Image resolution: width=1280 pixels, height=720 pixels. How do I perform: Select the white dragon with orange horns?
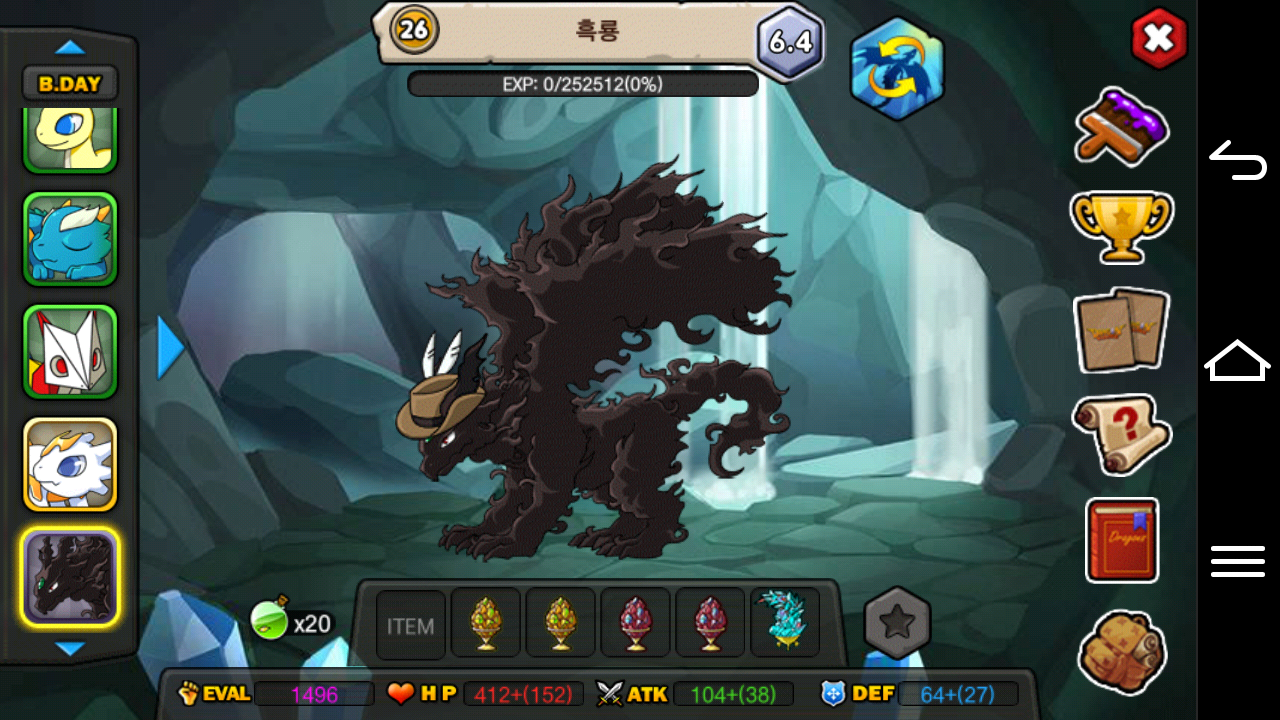point(70,464)
